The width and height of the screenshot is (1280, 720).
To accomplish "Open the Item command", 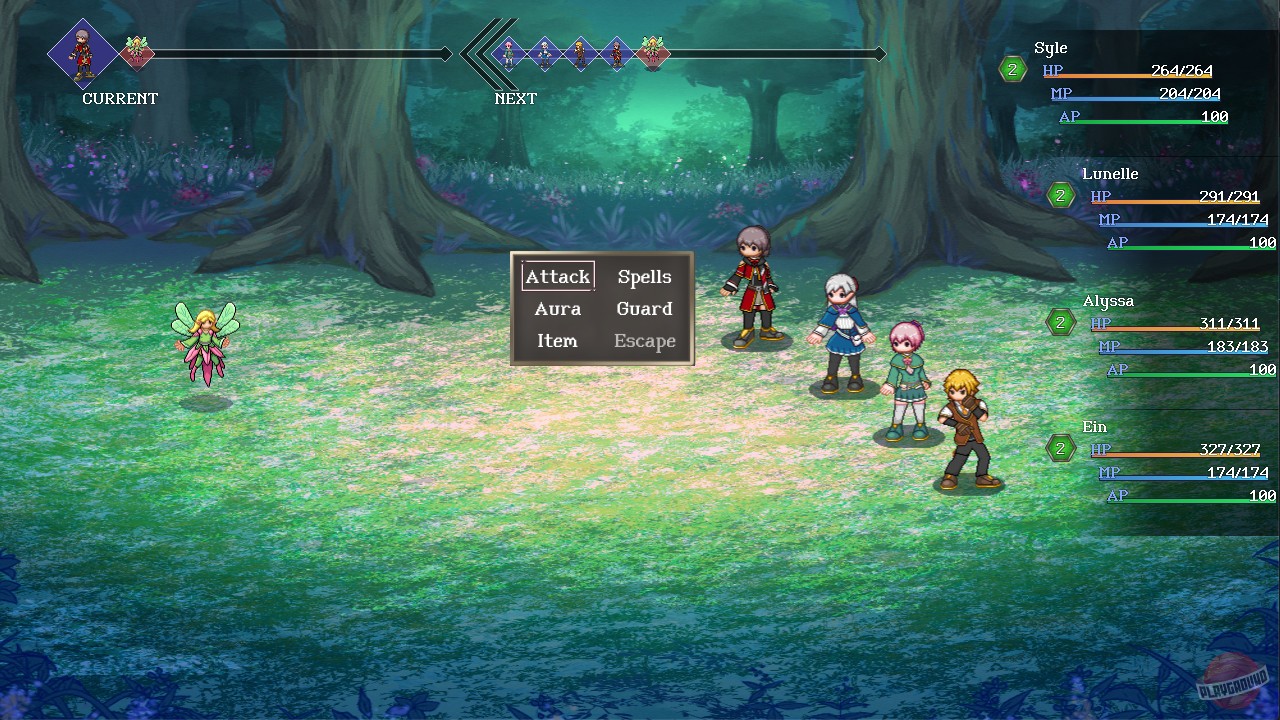I will point(557,341).
